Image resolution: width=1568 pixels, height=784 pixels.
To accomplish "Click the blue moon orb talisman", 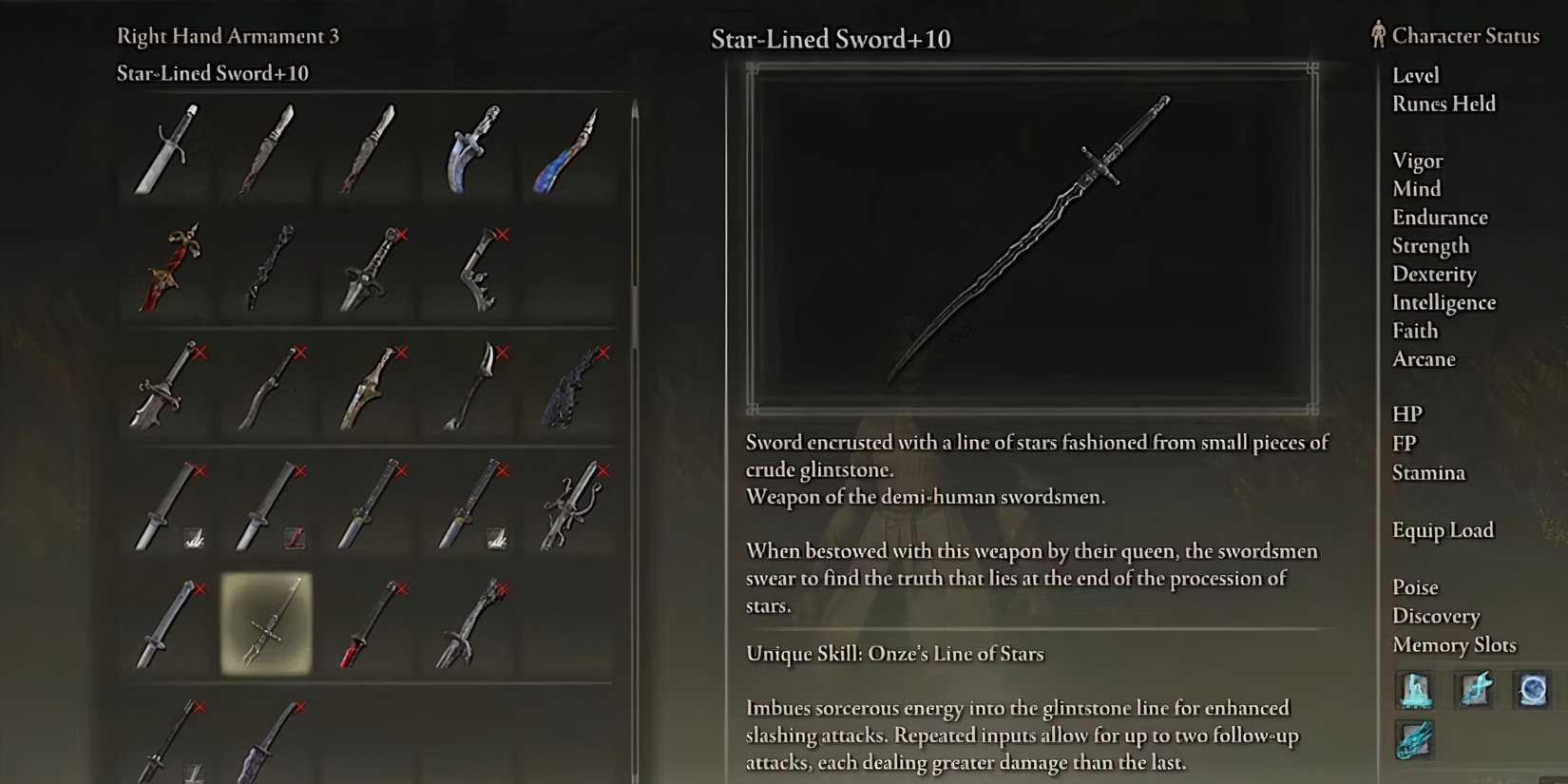I will 1534,691.
